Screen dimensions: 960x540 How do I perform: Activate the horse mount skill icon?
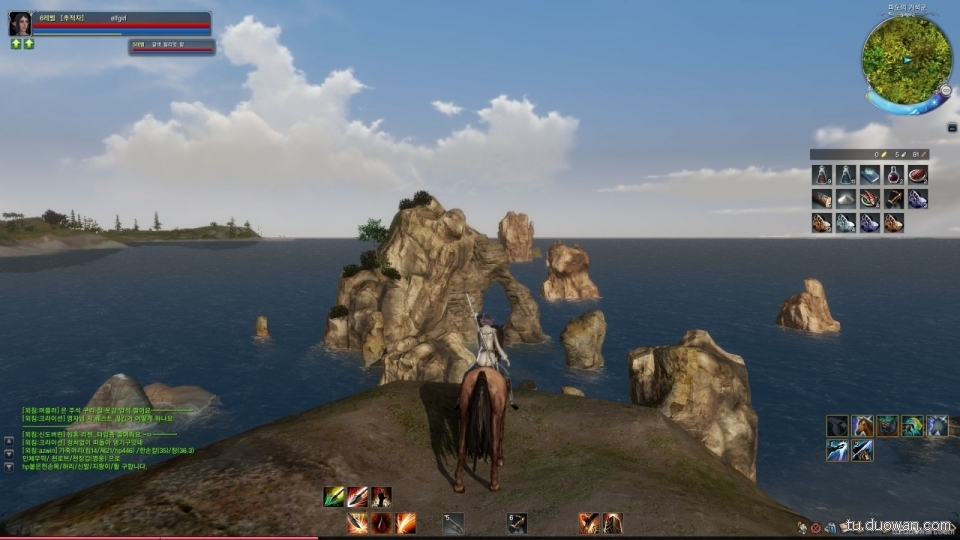pyautogui.click(x=862, y=426)
